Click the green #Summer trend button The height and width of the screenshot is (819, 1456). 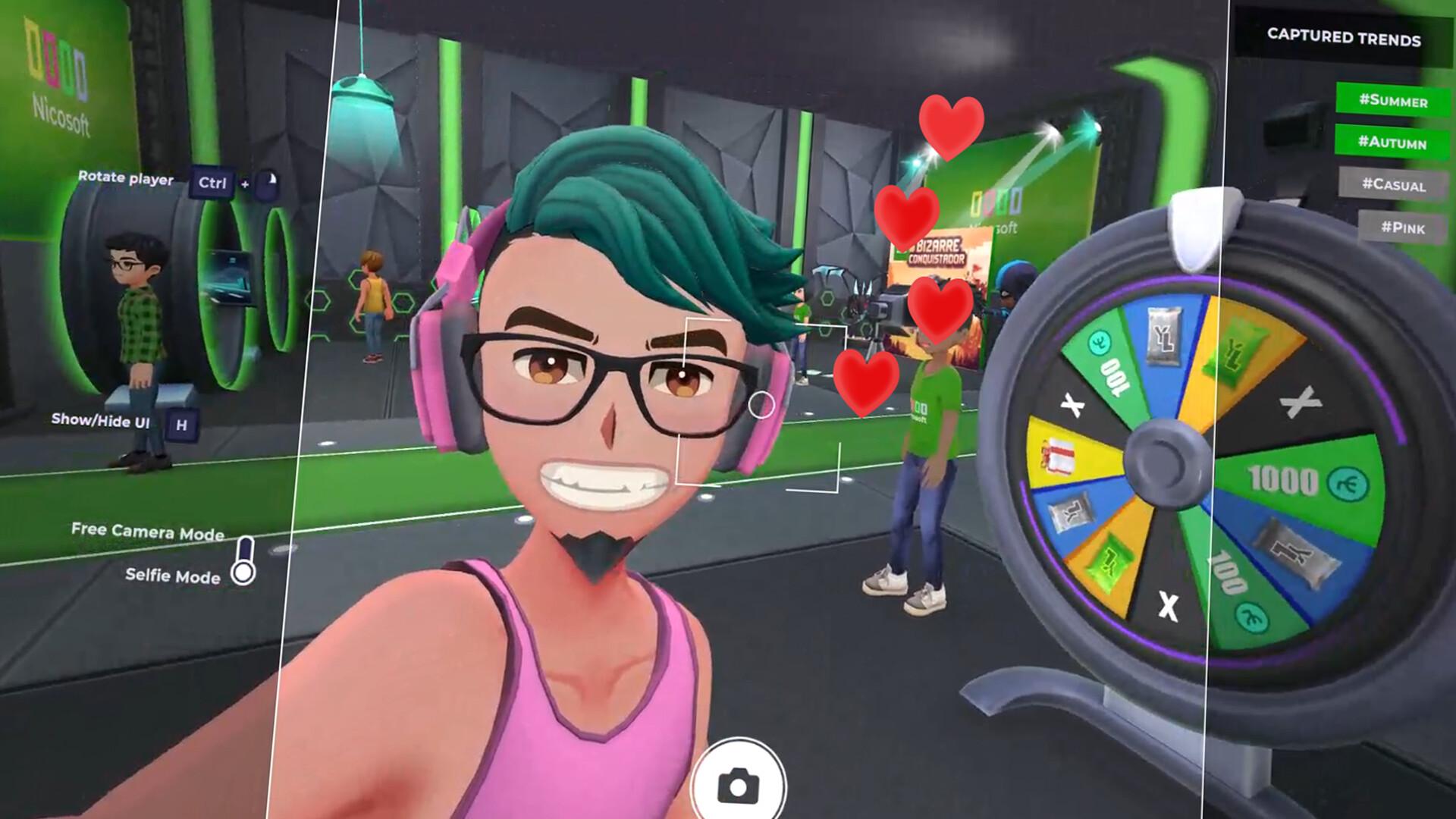click(1395, 99)
